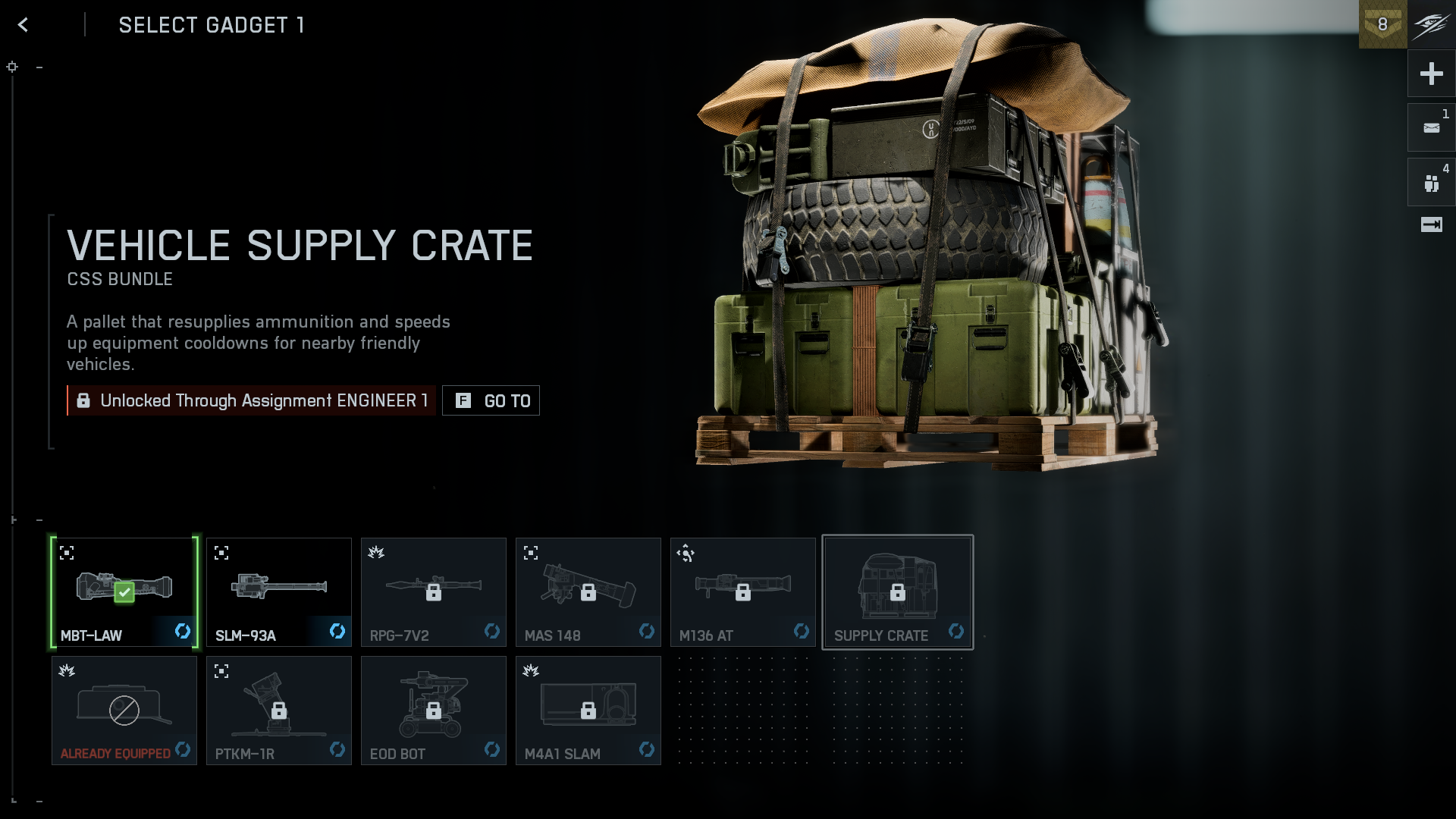1456x819 pixels.
Task: Select the M4A1 SLAM gadget tile
Action: pyautogui.click(x=588, y=711)
